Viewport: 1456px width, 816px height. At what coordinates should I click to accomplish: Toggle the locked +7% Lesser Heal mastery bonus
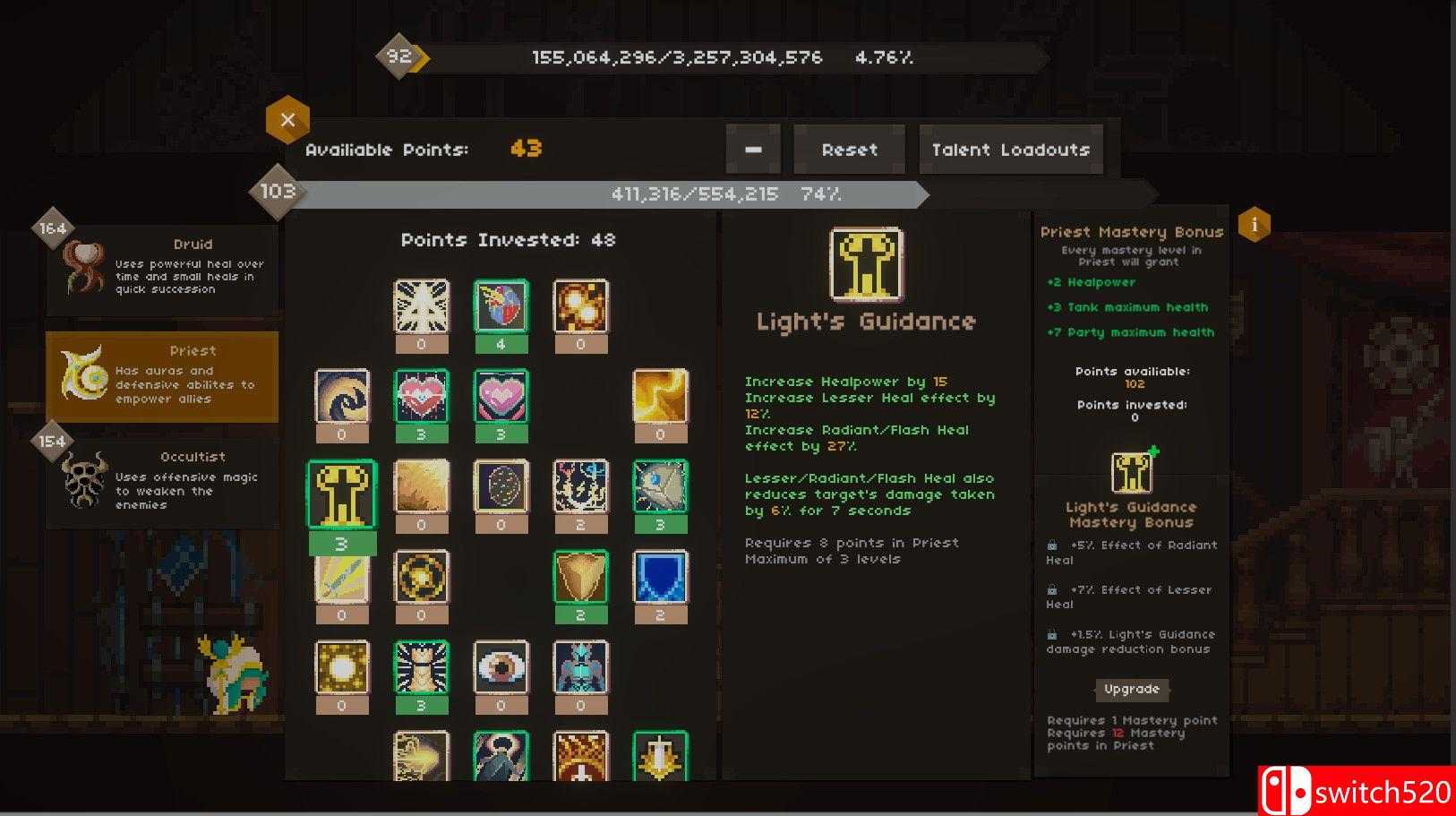click(1052, 589)
